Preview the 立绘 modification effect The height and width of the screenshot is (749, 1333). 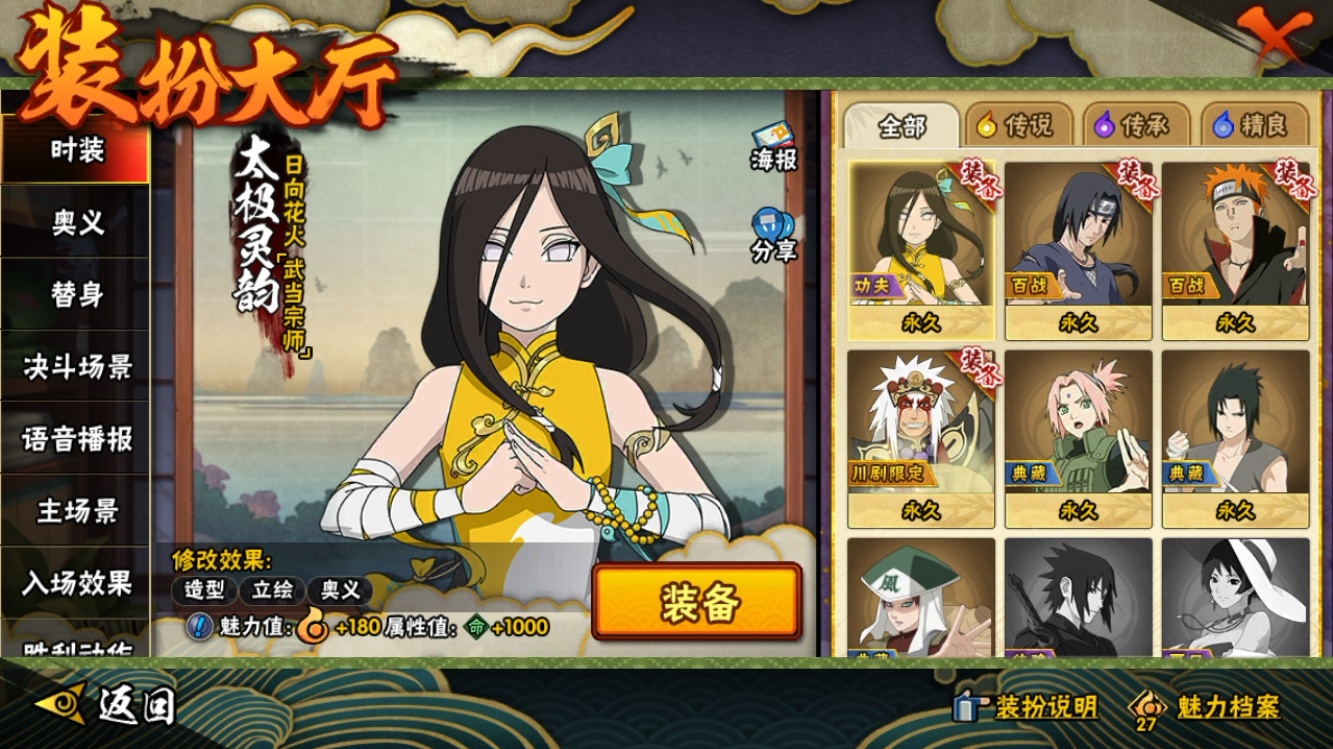point(270,590)
